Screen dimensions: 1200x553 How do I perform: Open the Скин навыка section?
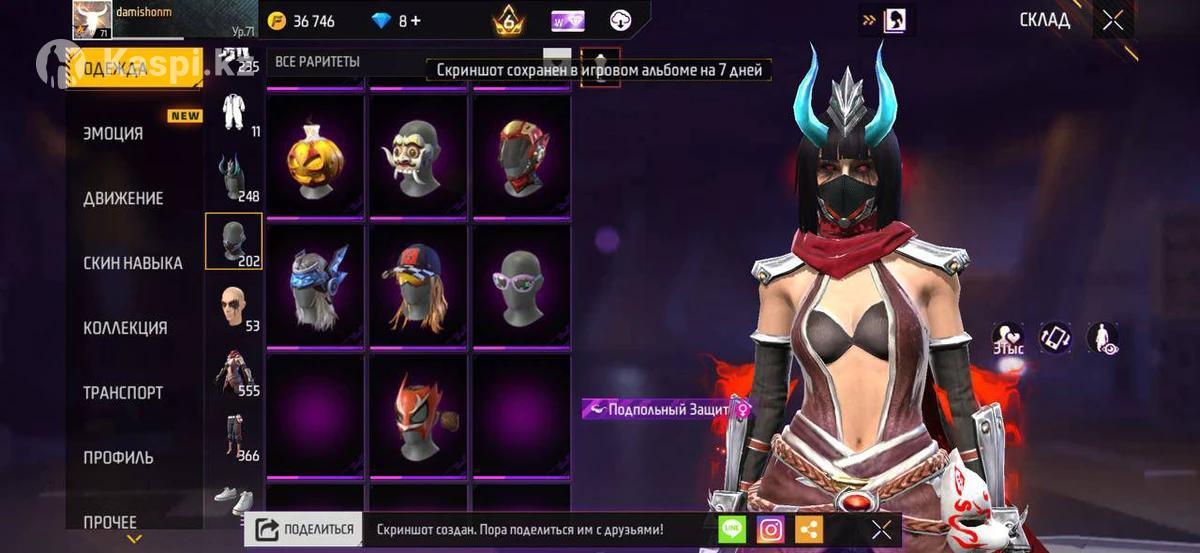(133, 263)
